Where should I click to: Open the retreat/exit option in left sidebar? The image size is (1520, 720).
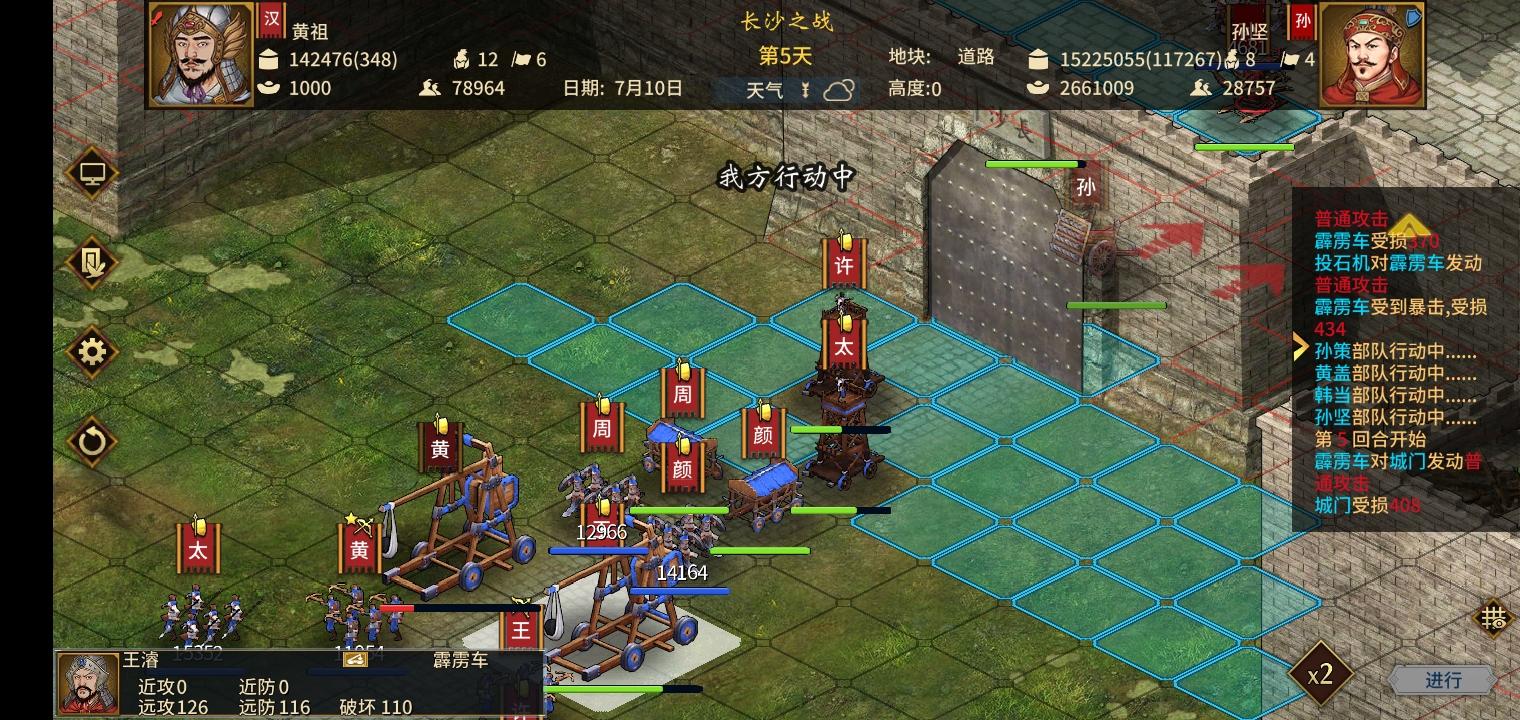pyautogui.click(x=91, y=264)
